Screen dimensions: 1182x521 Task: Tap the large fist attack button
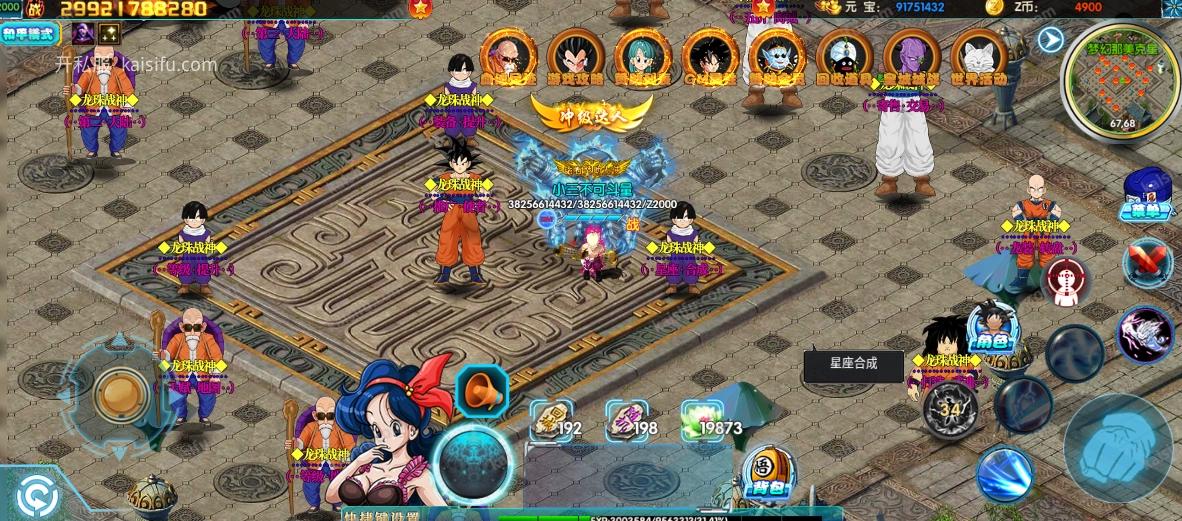[x=1117, y=446]
